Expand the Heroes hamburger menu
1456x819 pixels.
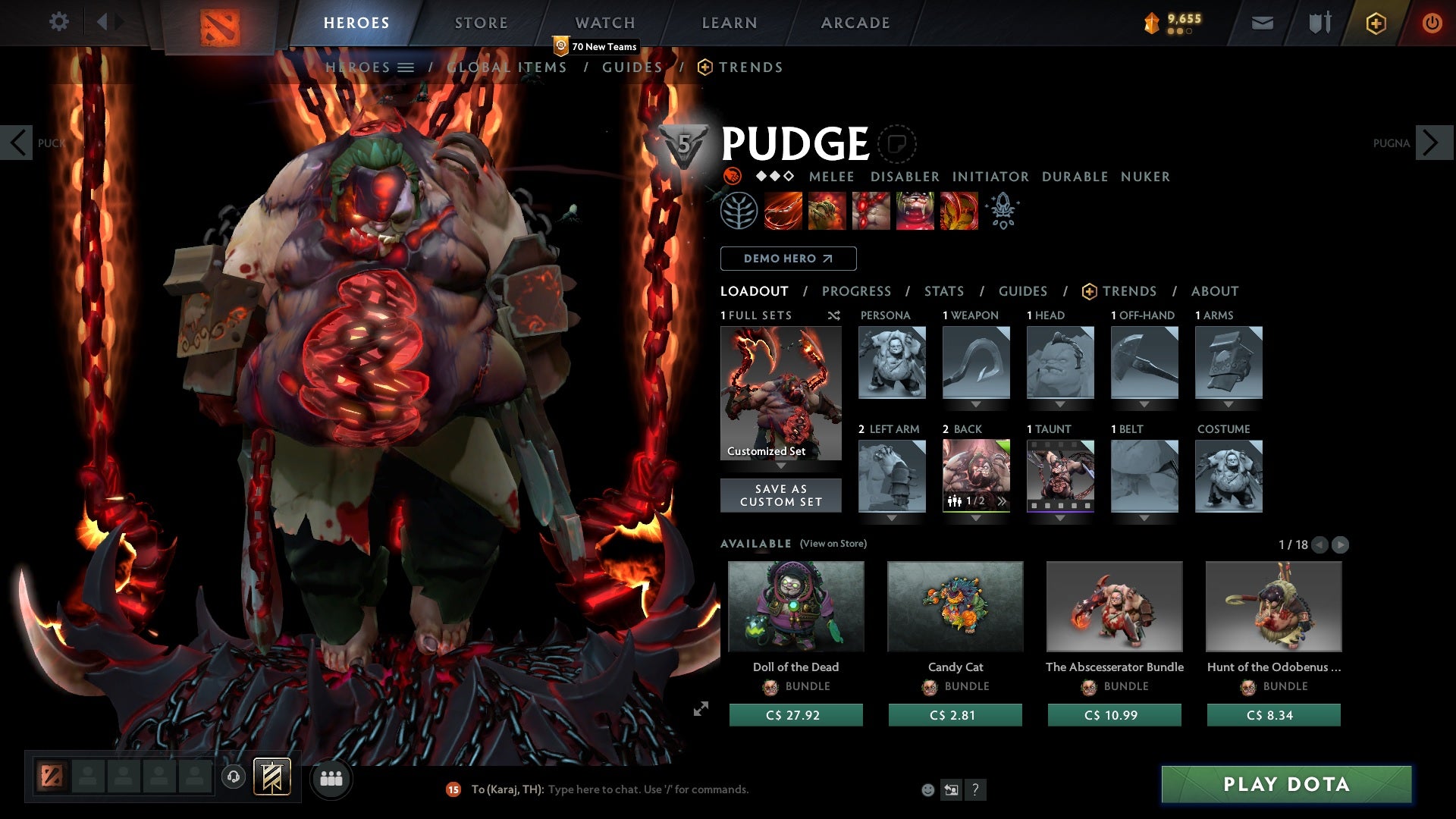point(406,67)
